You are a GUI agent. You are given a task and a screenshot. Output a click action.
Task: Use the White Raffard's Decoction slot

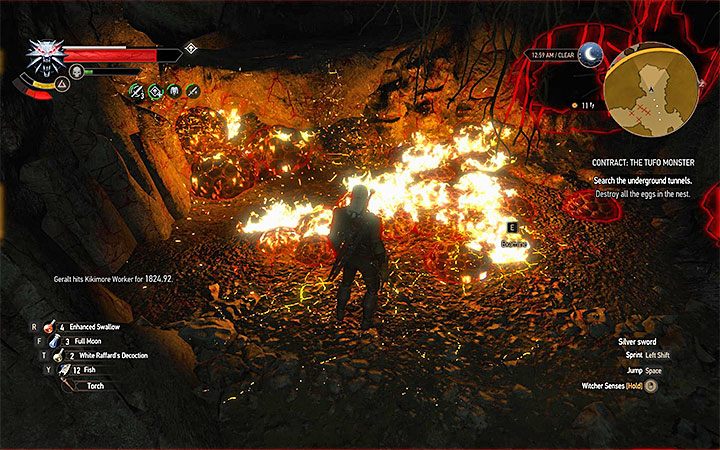(58, 355)
